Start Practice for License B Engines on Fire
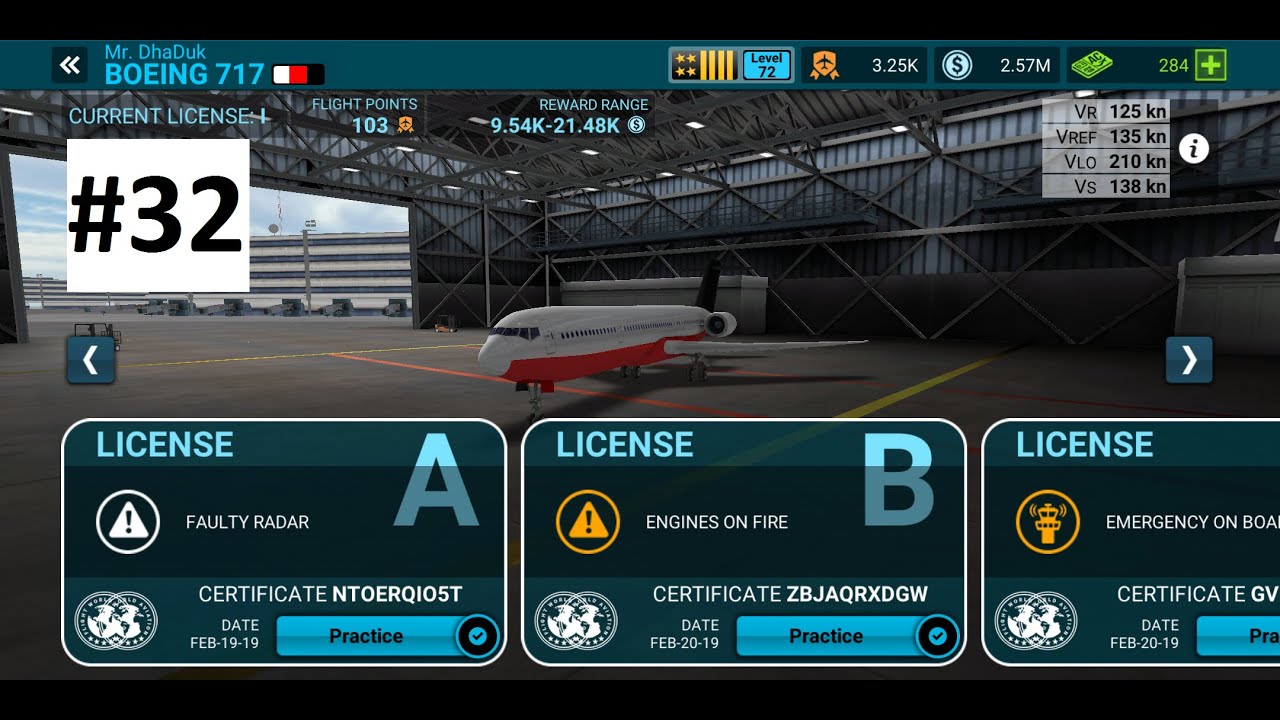The image size is (1280, 720). (826, 636)
